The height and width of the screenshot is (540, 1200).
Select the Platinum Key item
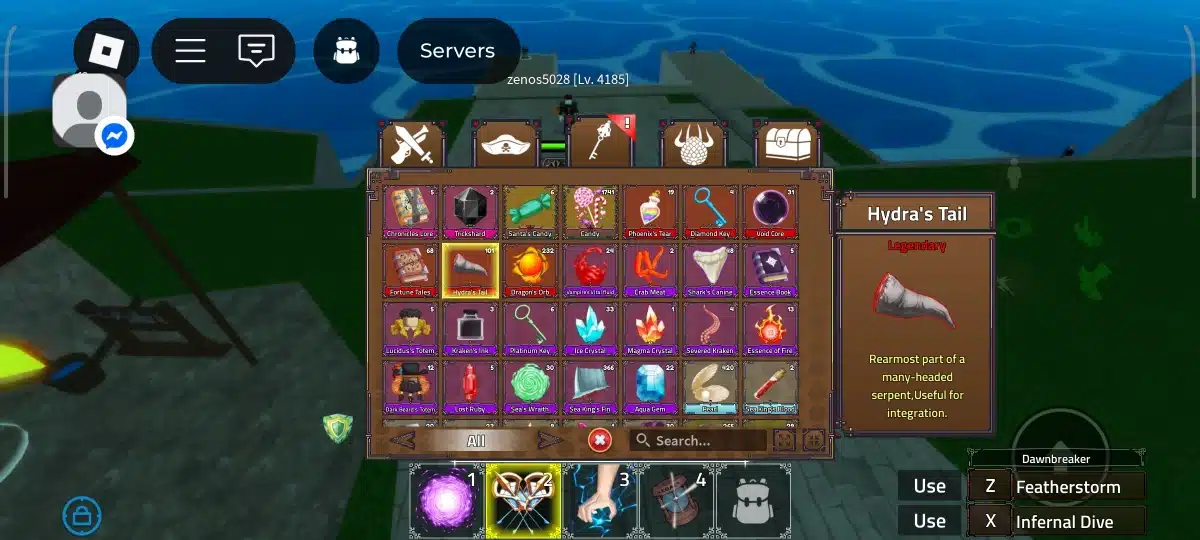pos(530,328)
